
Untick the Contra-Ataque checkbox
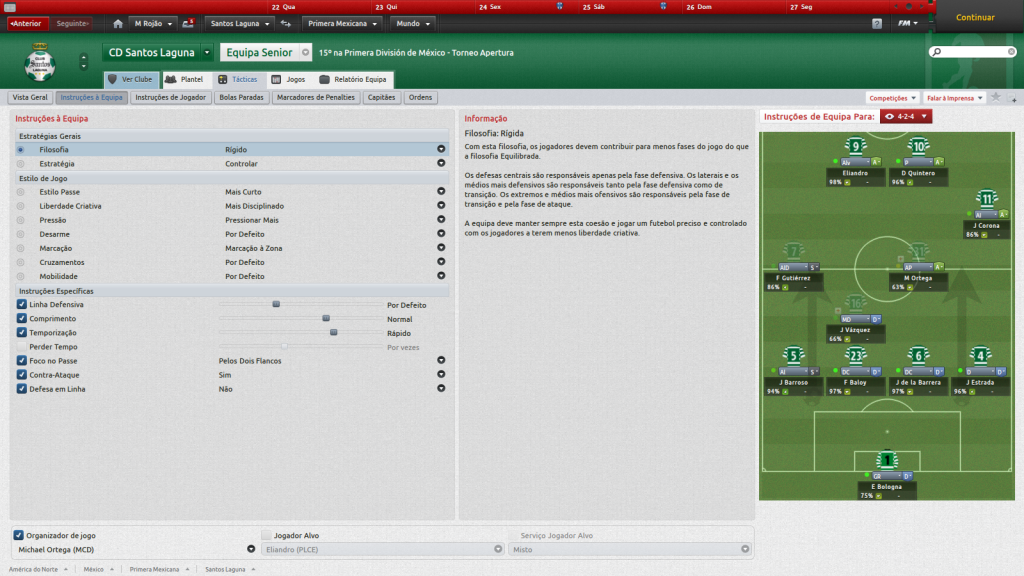(22, 374)
